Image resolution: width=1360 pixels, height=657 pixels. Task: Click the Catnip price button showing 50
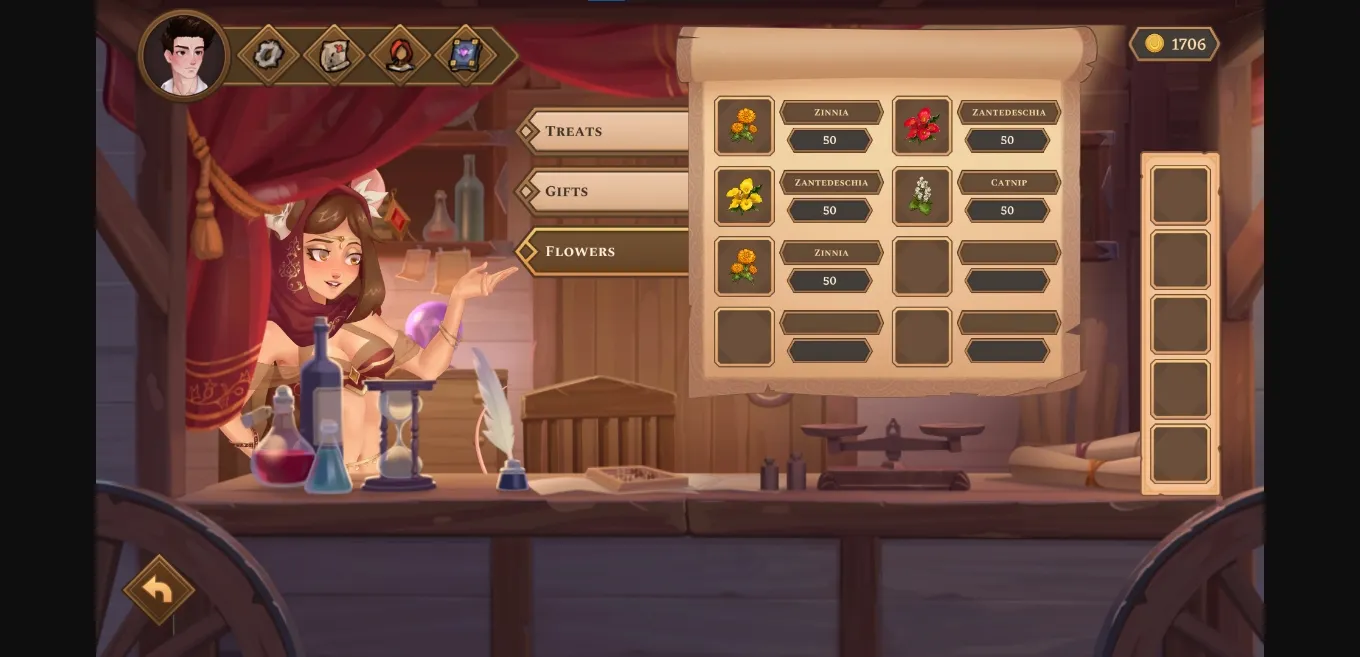click(1007, 211)
